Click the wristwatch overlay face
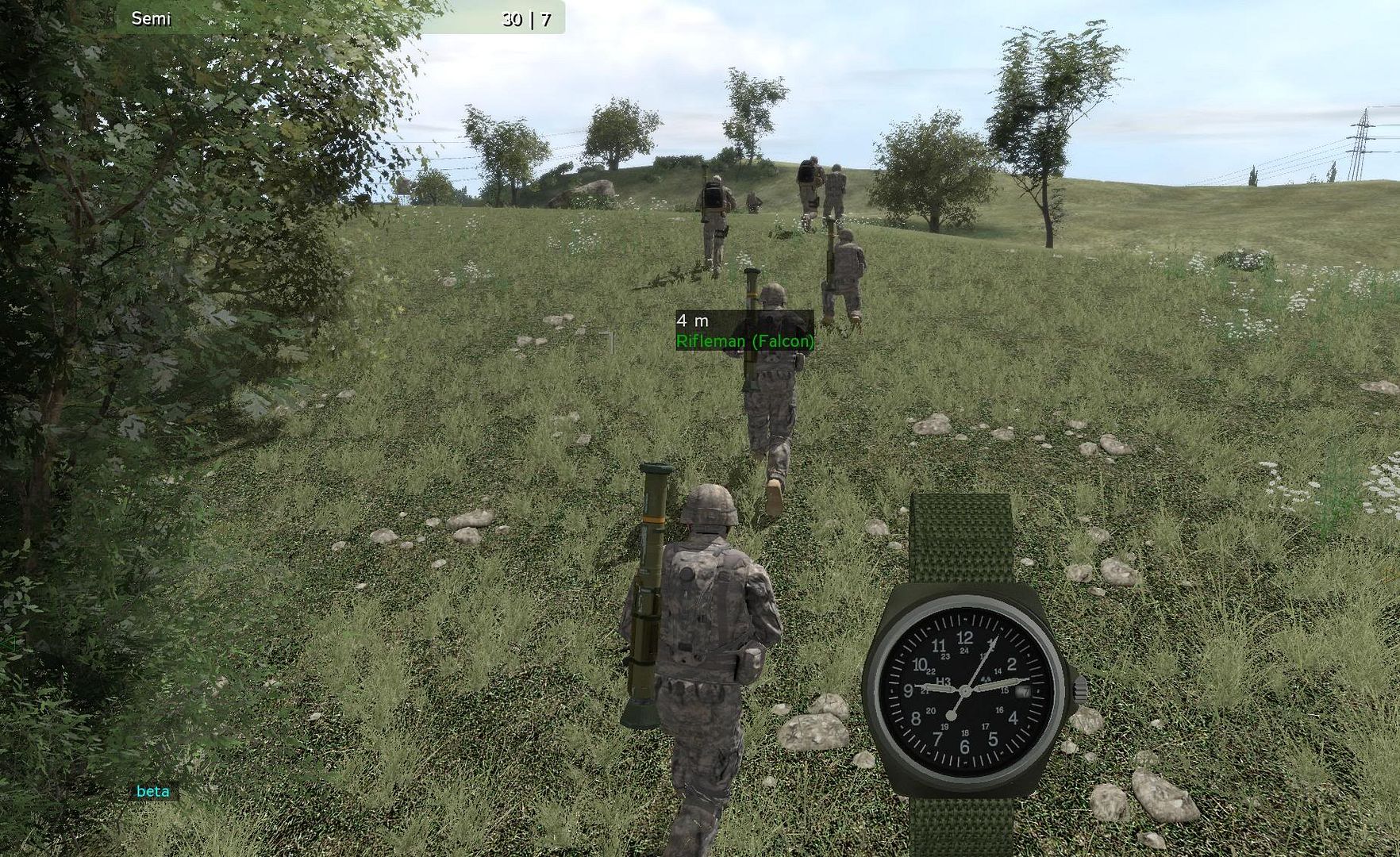This screenshot has width=1400, height=857. 966,690
